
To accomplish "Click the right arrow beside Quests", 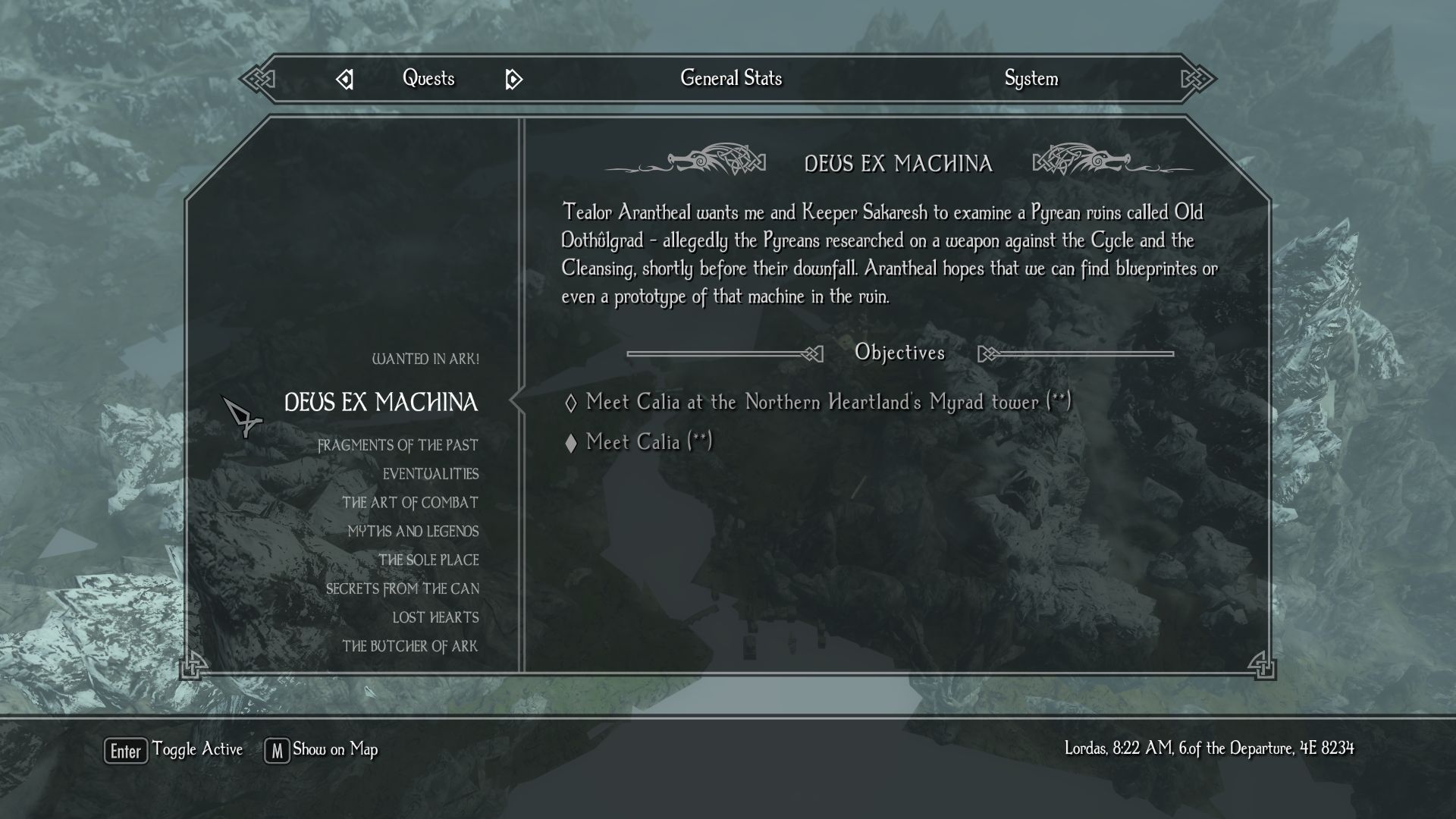I will tap(513, 79).
